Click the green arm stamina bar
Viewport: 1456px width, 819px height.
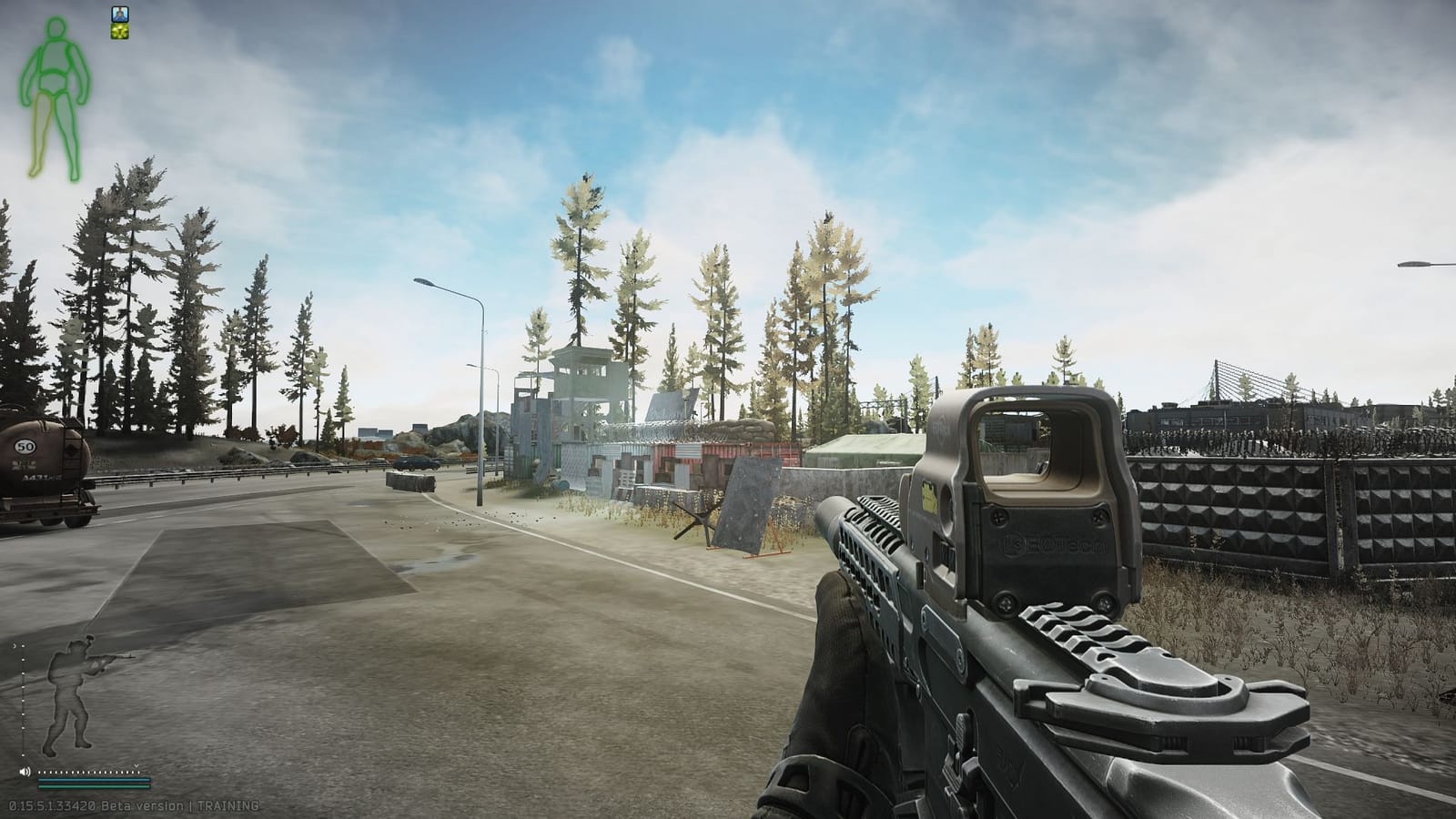coord(93,786)
